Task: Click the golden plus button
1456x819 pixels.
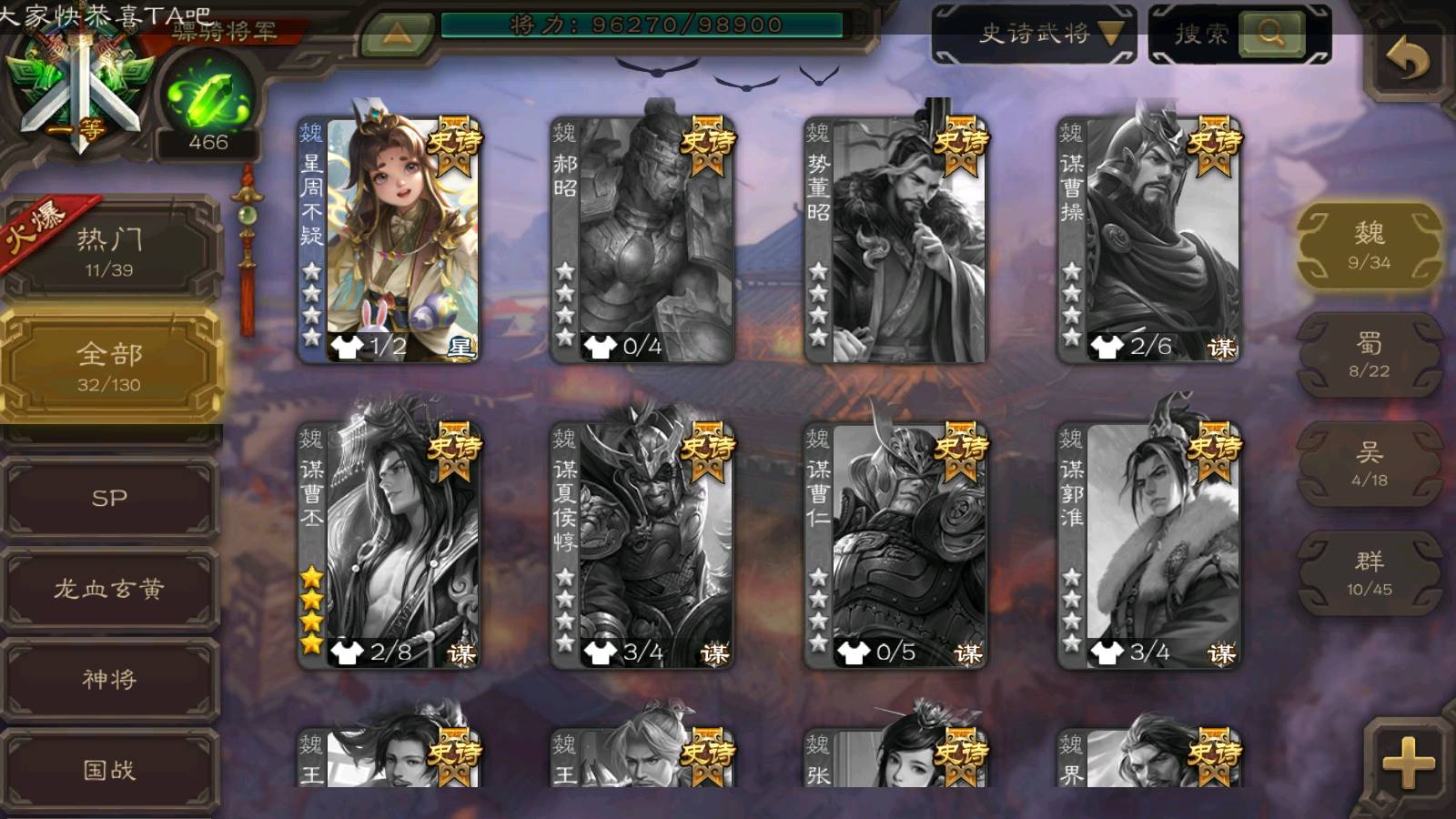Action: (x=1407, y=763)
